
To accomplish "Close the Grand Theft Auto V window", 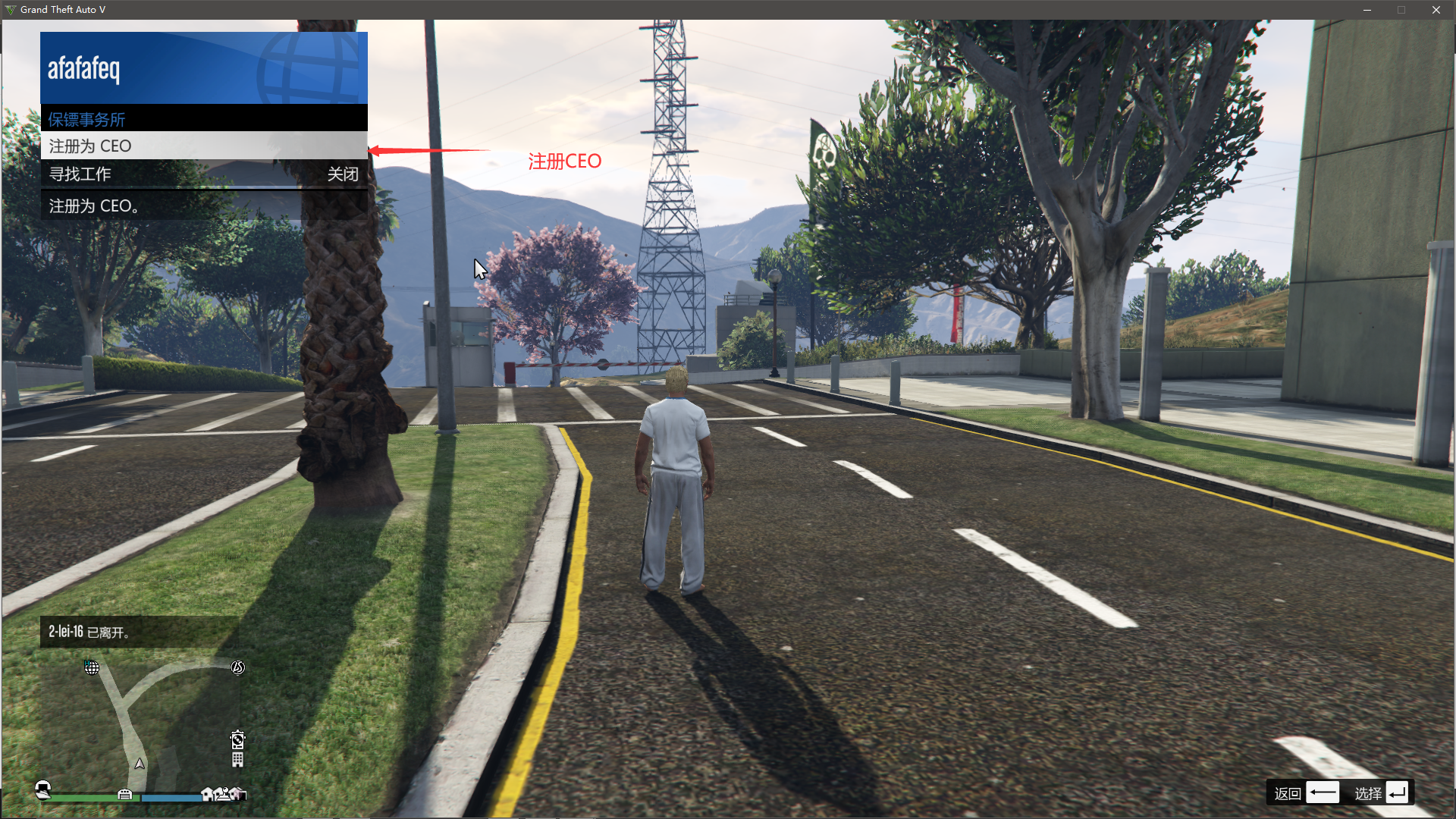I will (x=1436, y=10).
